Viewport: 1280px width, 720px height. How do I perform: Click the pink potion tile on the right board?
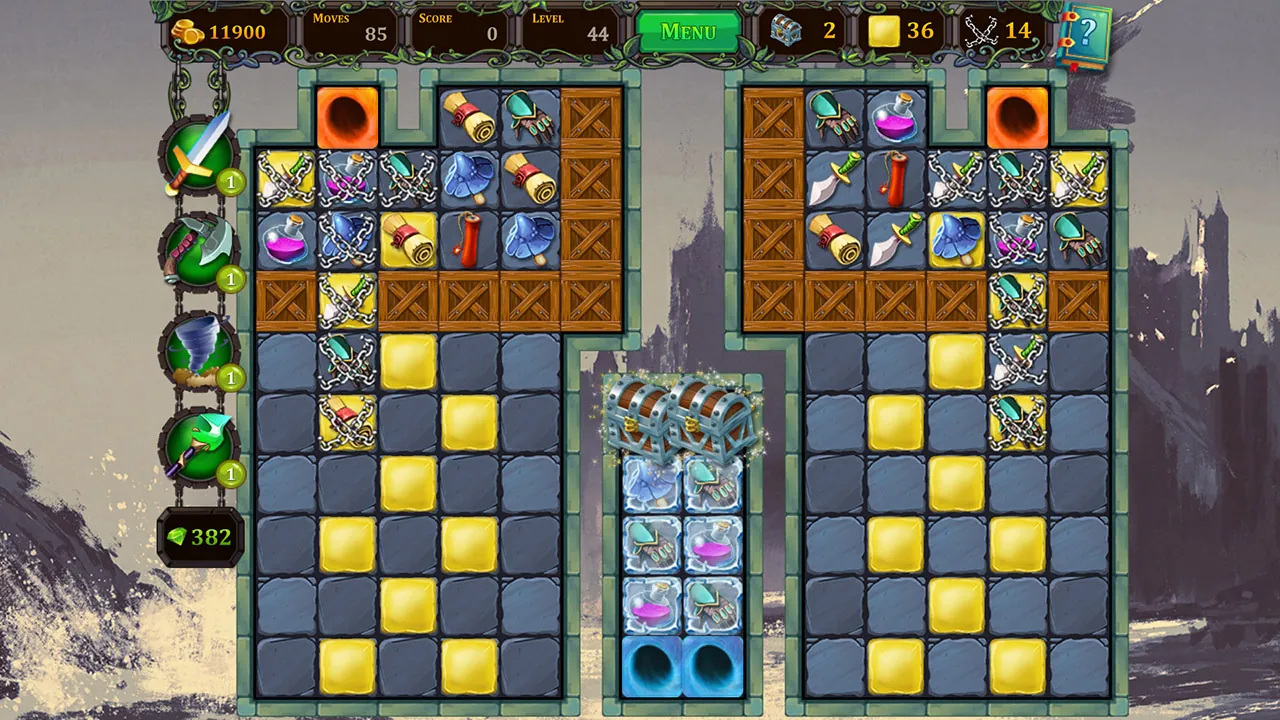(x=896, y=119)
